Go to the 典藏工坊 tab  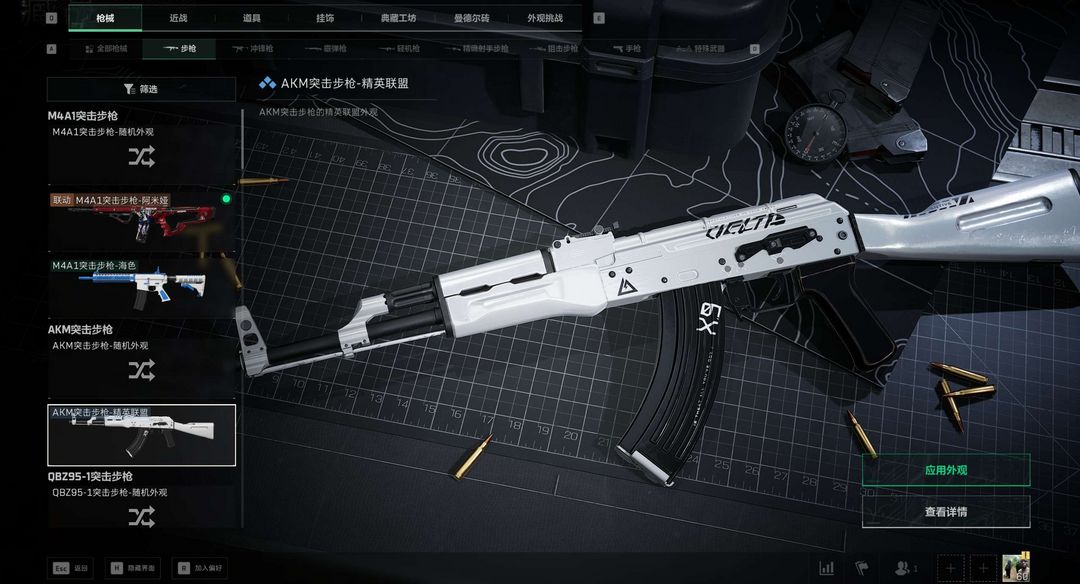click(398, 18)
